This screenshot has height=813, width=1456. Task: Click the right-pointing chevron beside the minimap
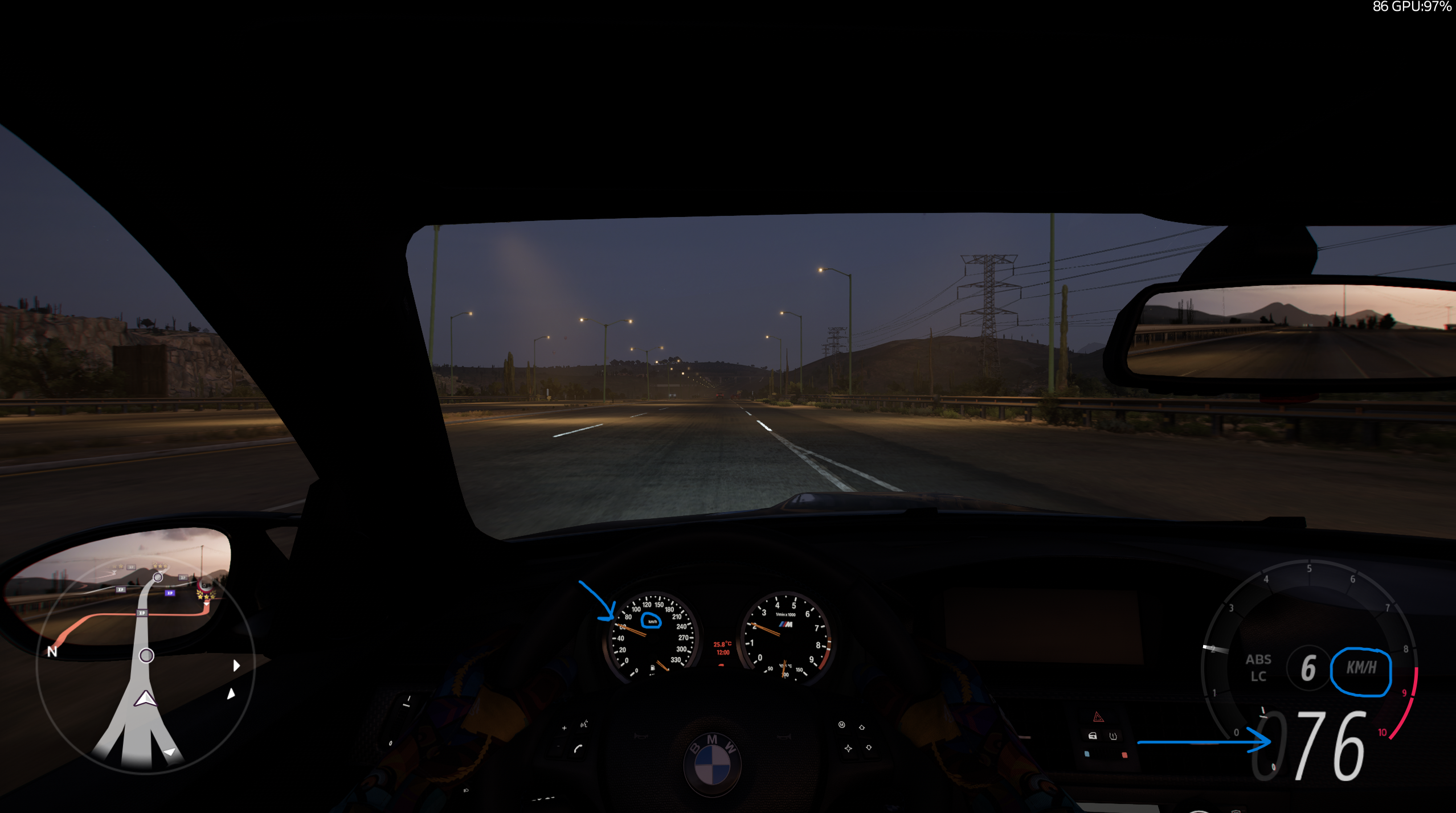coord(237,665)
